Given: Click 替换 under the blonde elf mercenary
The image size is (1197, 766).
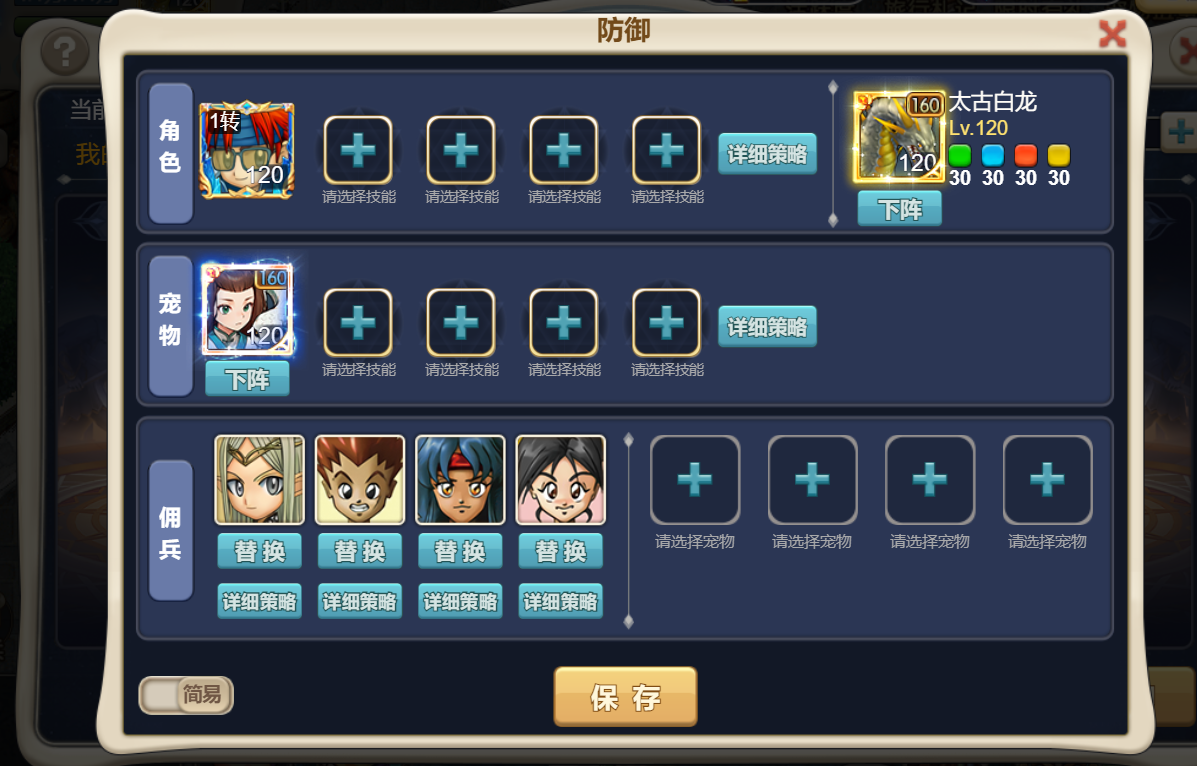Looking at the screenshot, I should pos(260,551).
